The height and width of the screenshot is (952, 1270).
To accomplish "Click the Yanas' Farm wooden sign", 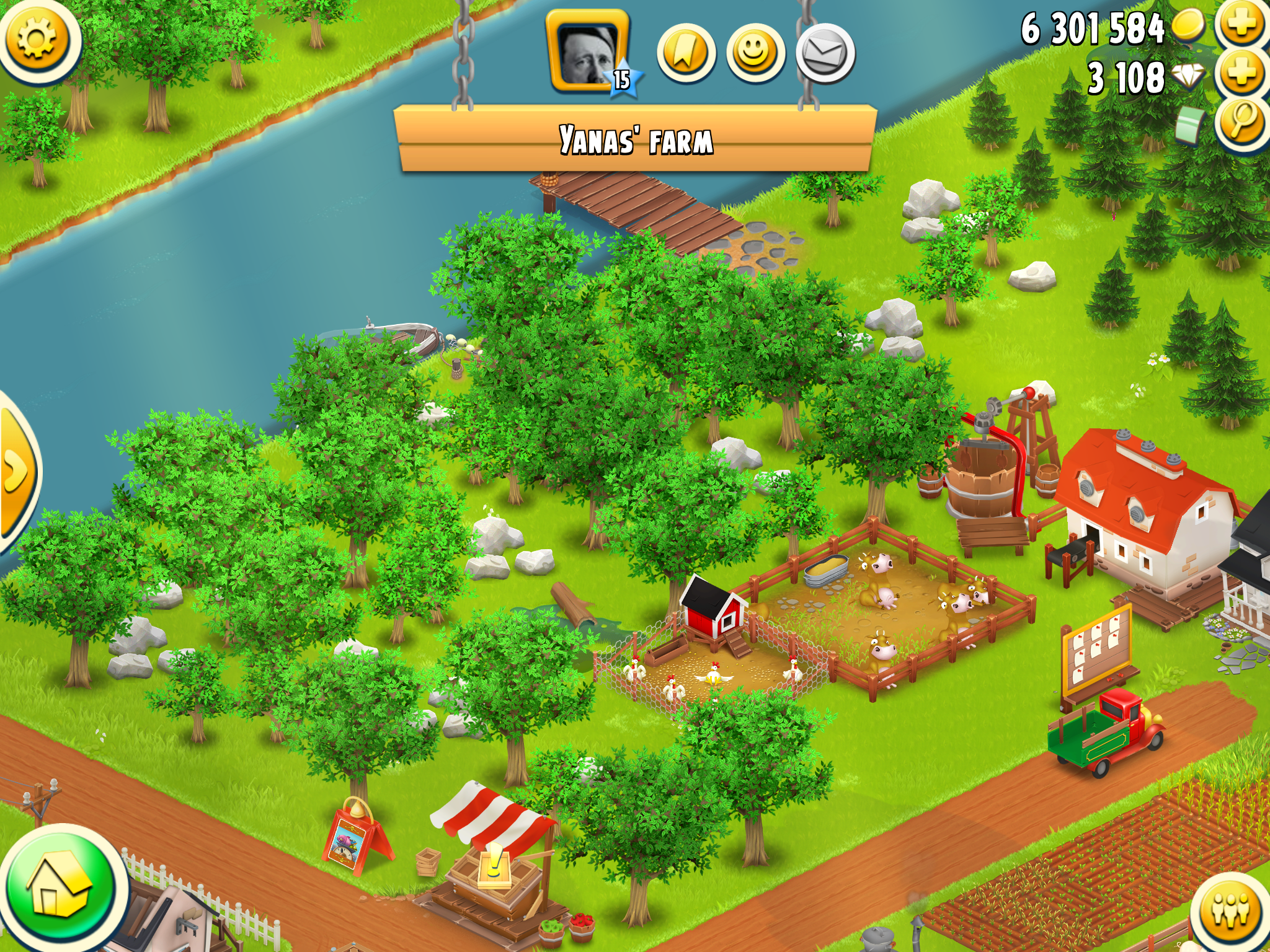I will [x=635, y=139].
